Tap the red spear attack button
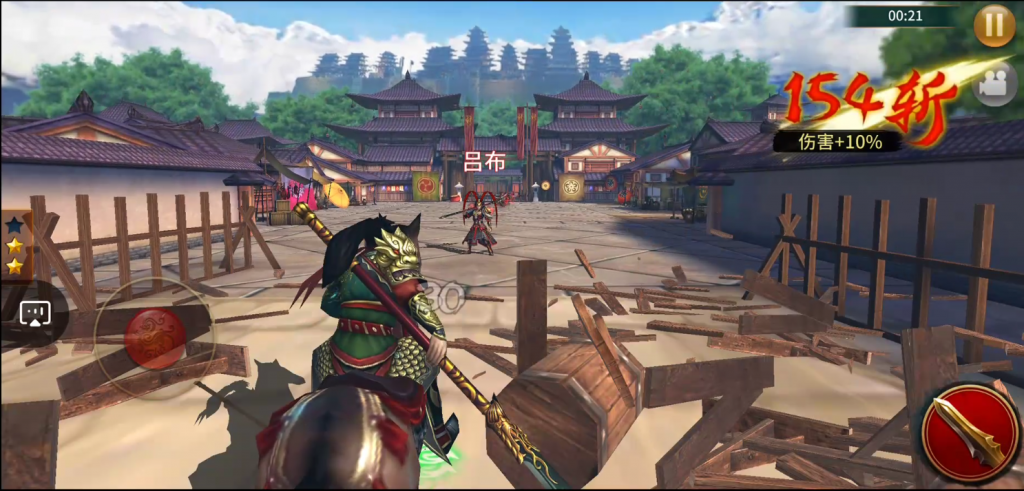 (x=966, y=431)
